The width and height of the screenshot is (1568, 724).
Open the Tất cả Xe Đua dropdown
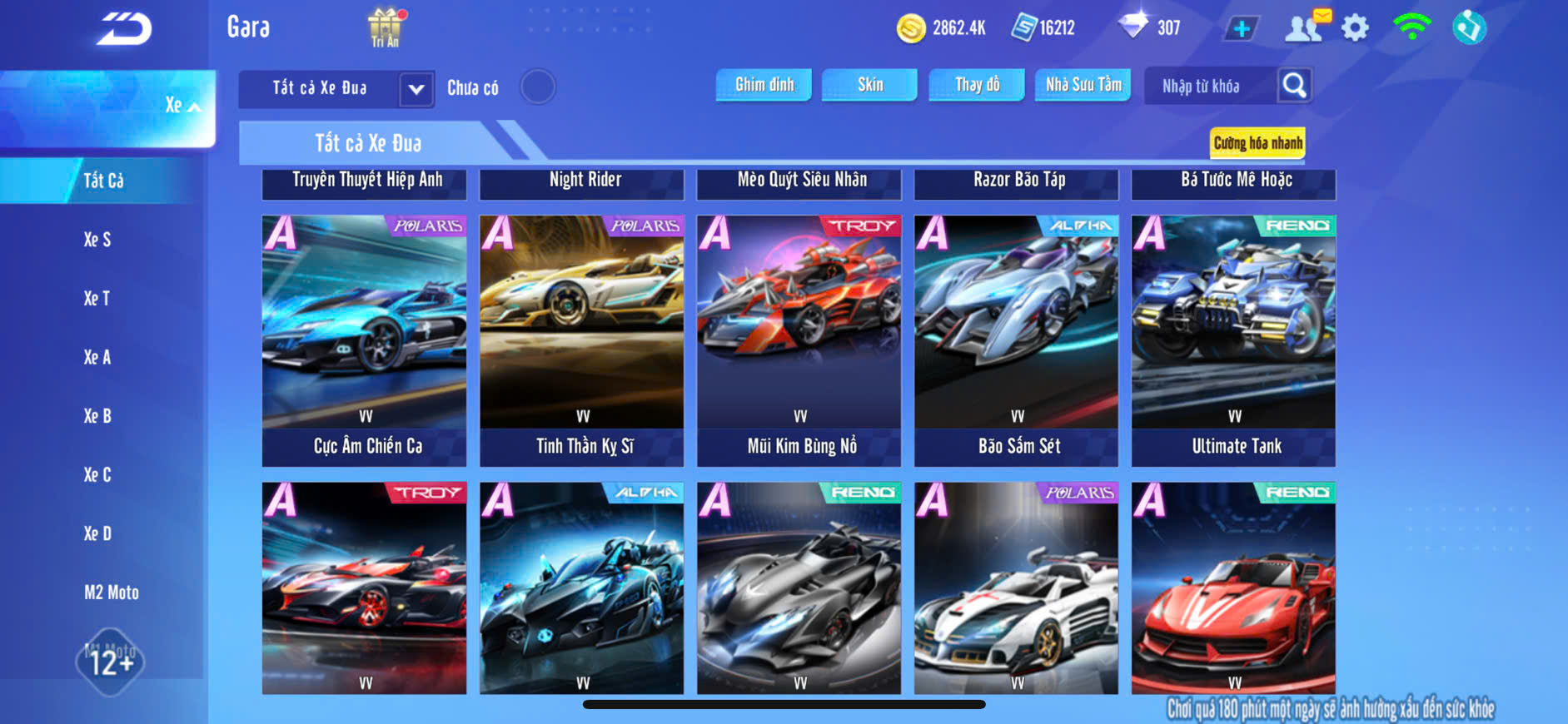(x=416, y=88)
